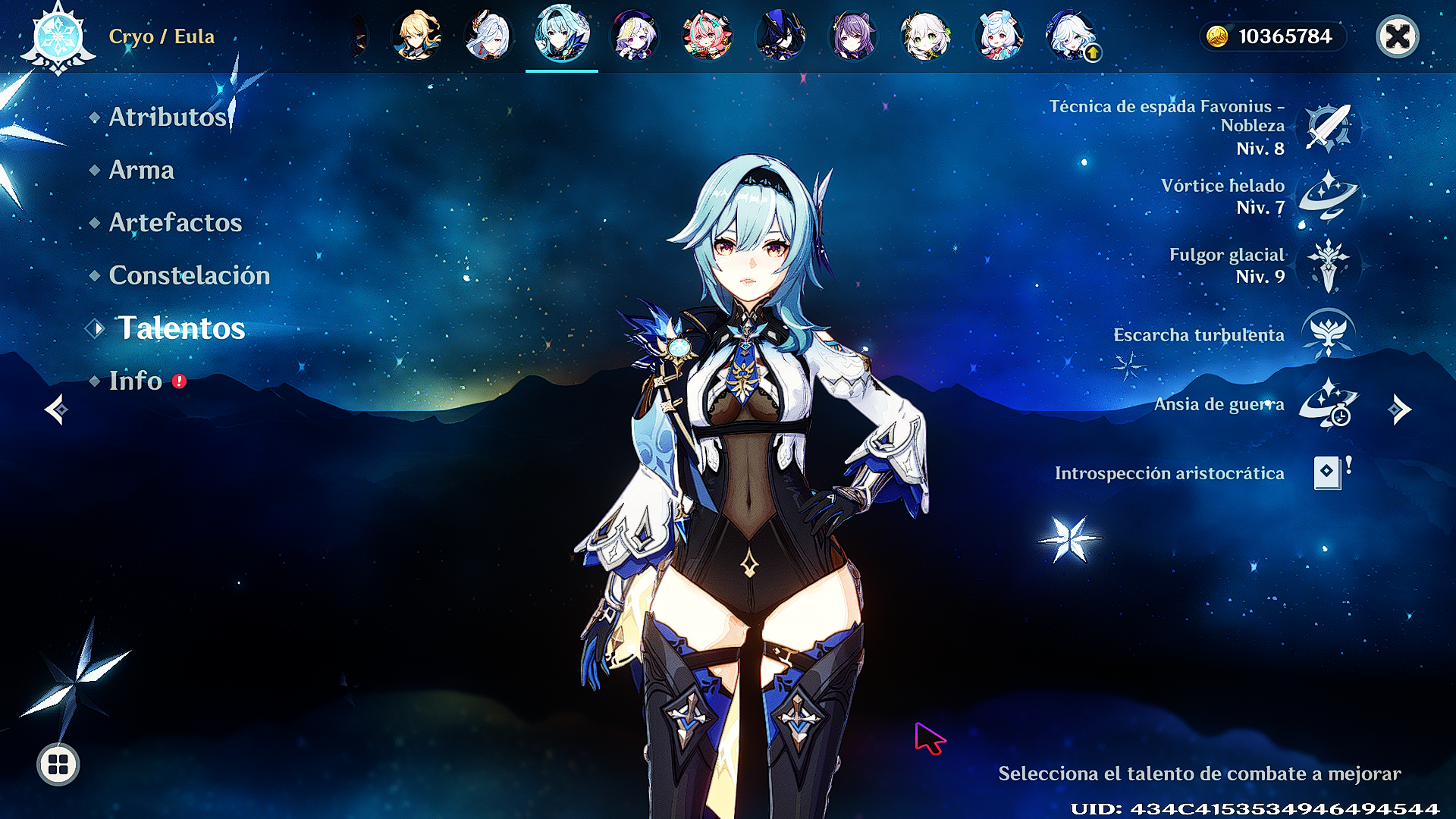
Task: Switch to next character with right arrow
Action: tap(1399, 409)
